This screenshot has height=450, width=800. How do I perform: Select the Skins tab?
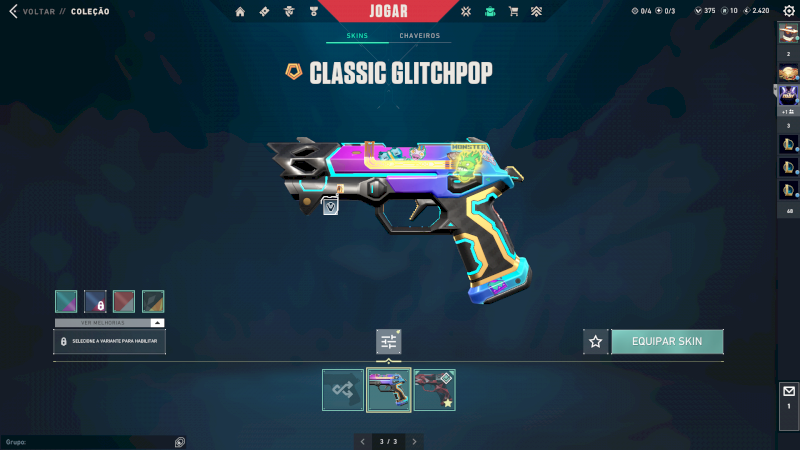point(357,36)
